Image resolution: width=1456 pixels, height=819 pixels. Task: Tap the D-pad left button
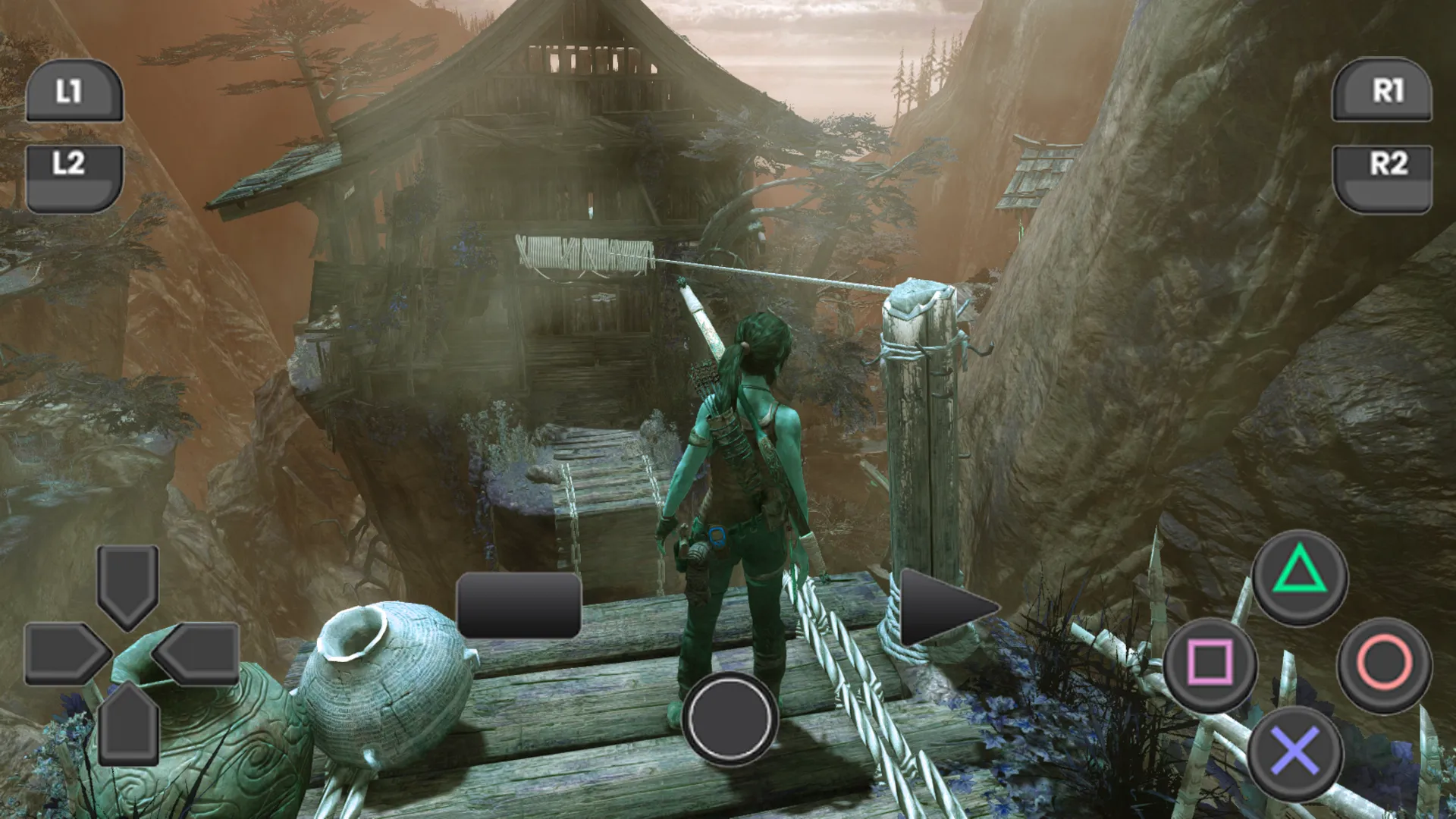[x=64, y=654]
